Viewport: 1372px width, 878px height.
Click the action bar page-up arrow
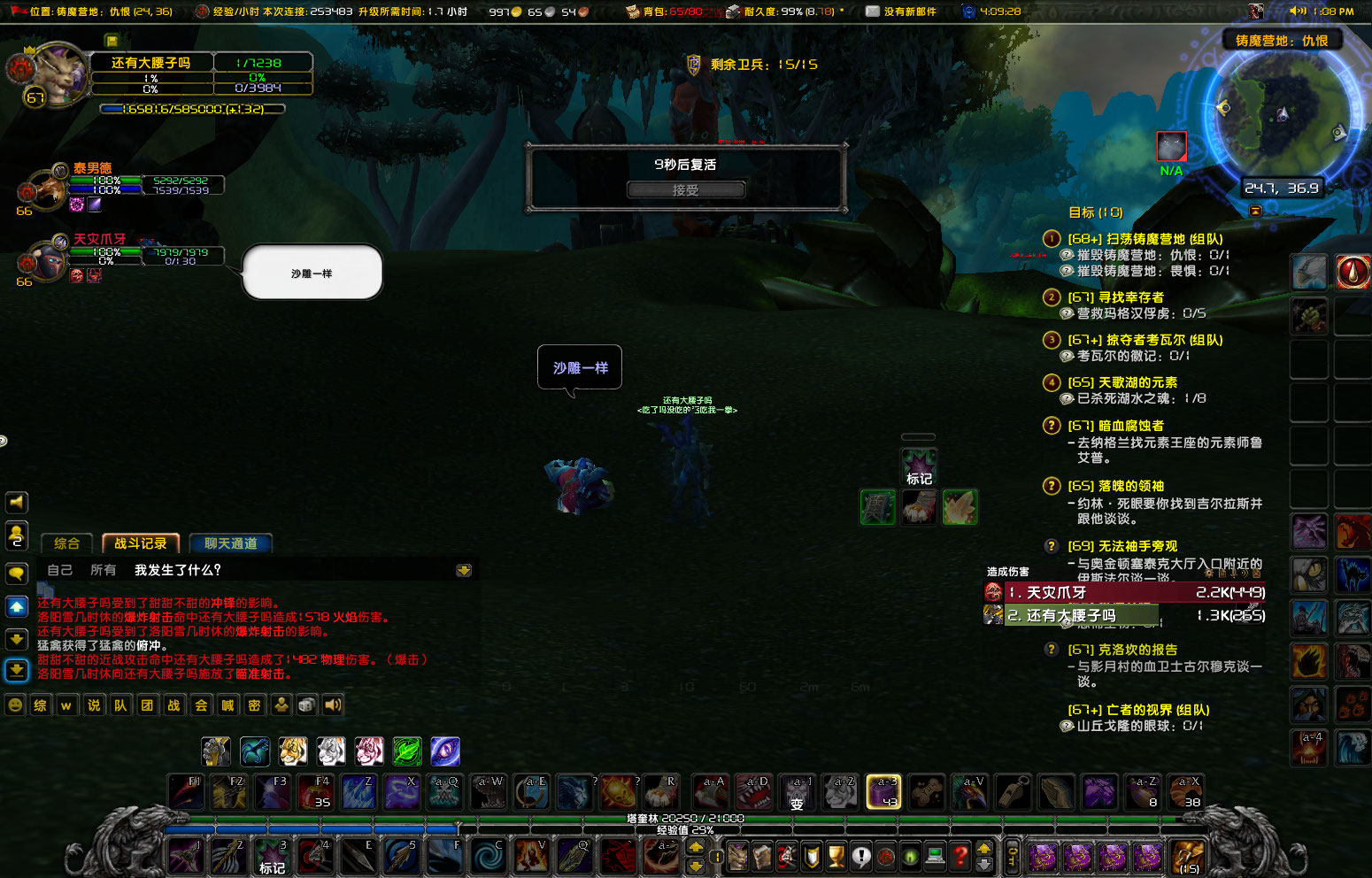[698, 847]
